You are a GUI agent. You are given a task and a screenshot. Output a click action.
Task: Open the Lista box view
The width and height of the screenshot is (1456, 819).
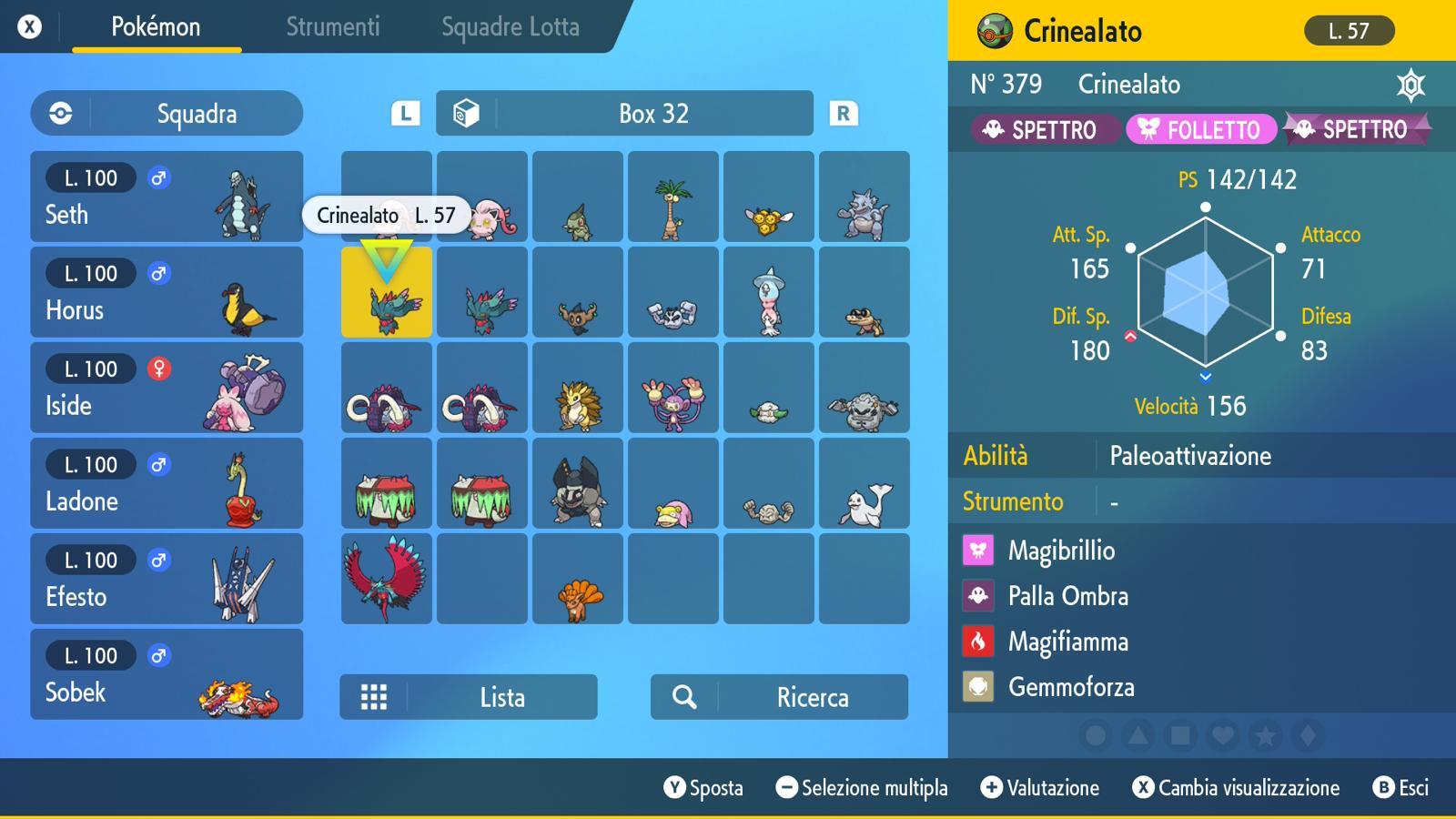[469, 697]
